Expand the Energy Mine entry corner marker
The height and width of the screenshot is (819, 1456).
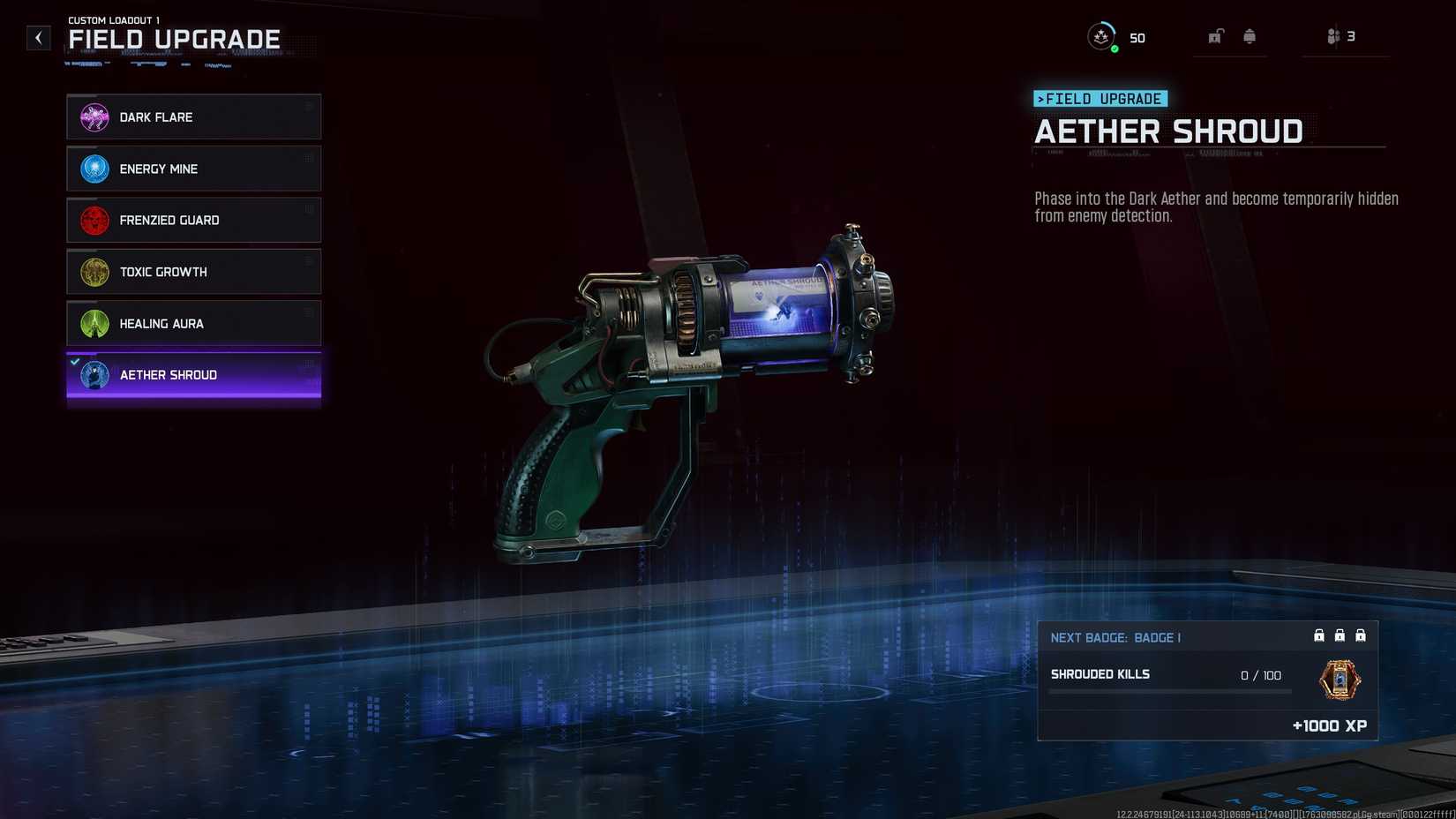click(311, 156)
